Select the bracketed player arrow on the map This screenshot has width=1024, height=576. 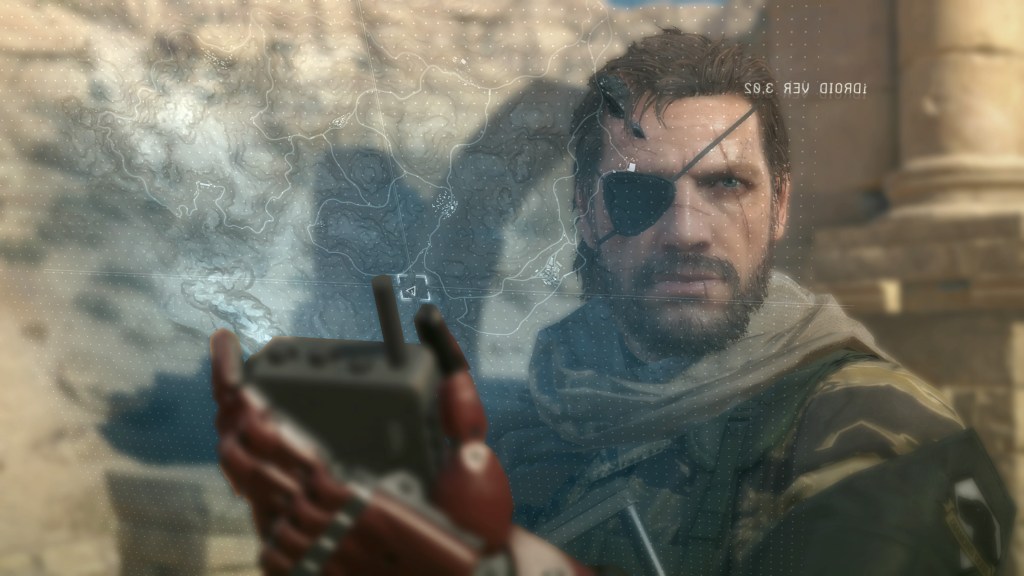tap(413, 289)
